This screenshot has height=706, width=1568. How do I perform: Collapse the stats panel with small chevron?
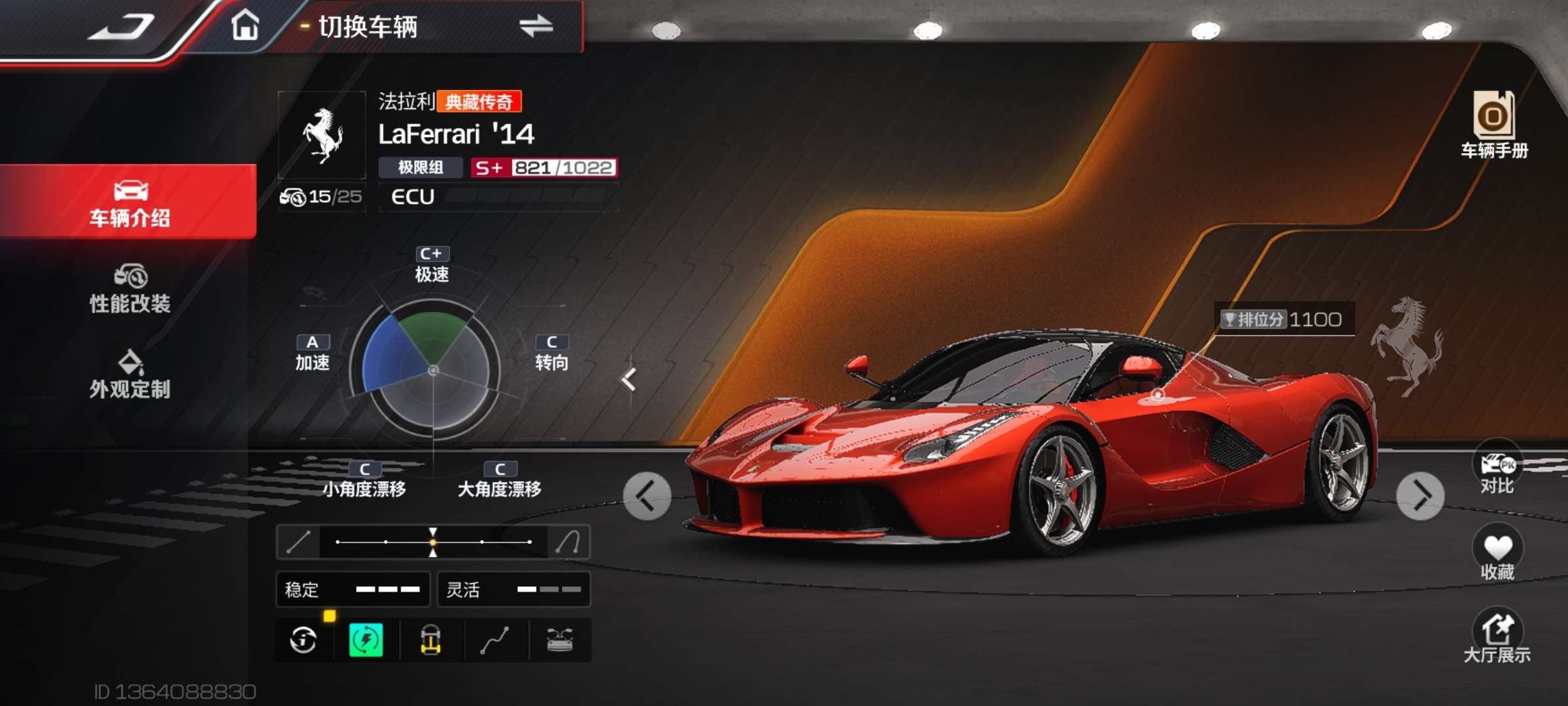(x=629, y=379)
